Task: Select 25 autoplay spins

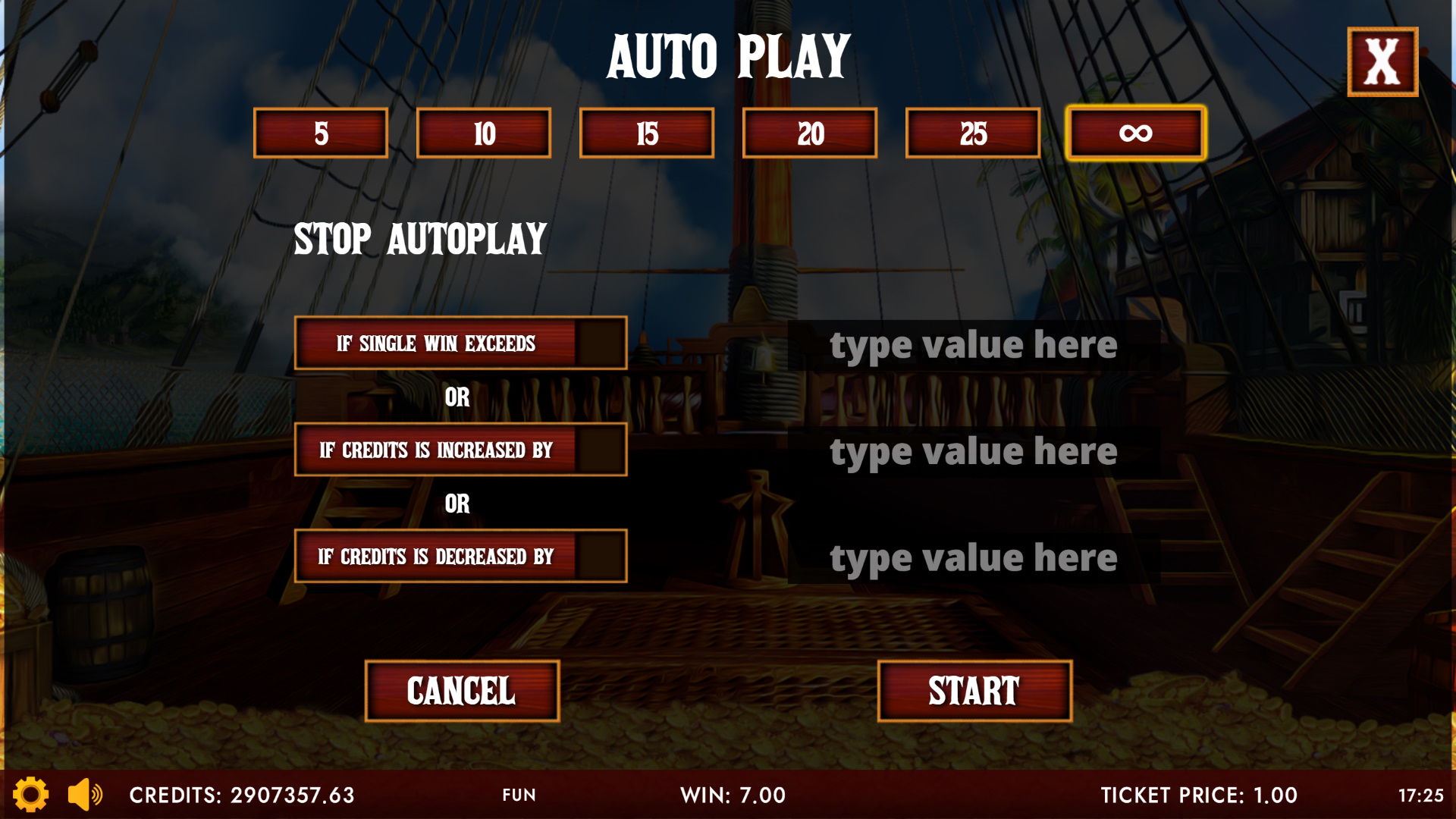Action: (x=973, y=133)
